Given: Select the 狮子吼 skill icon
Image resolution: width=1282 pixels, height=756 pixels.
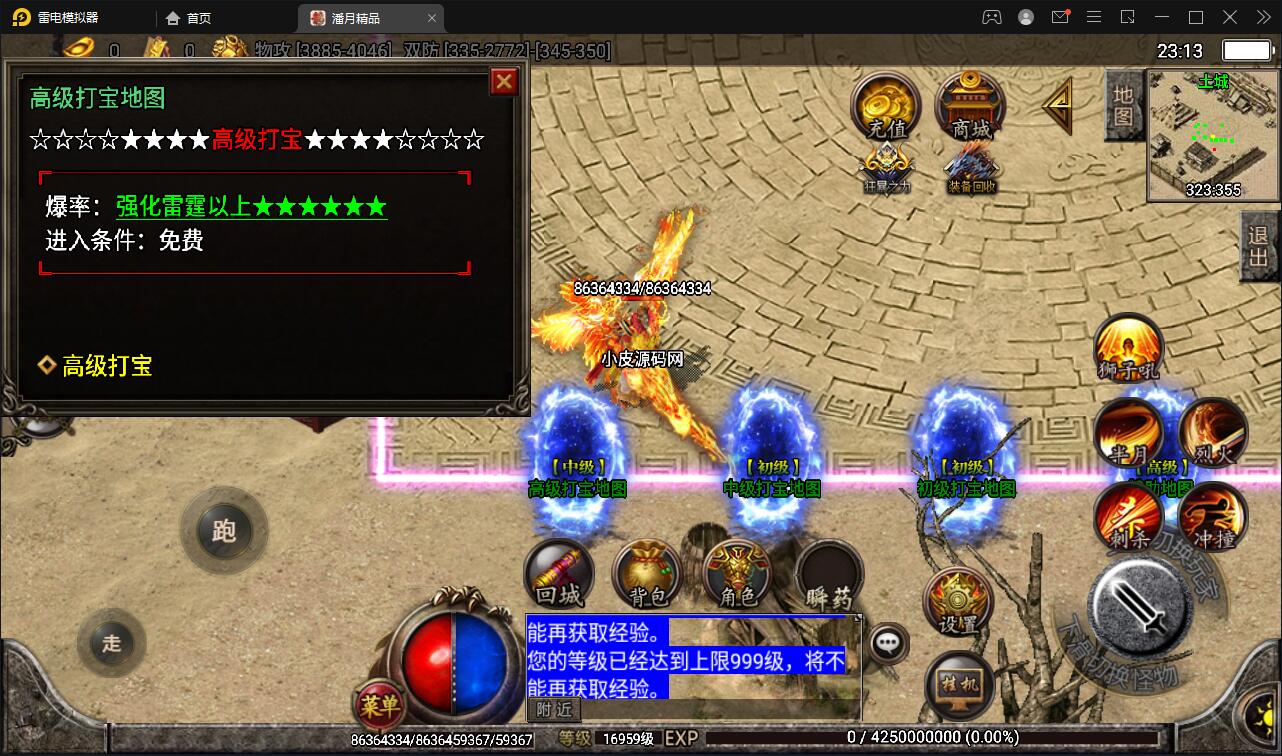Looking at the screenshot, I should click(1128, 350).
